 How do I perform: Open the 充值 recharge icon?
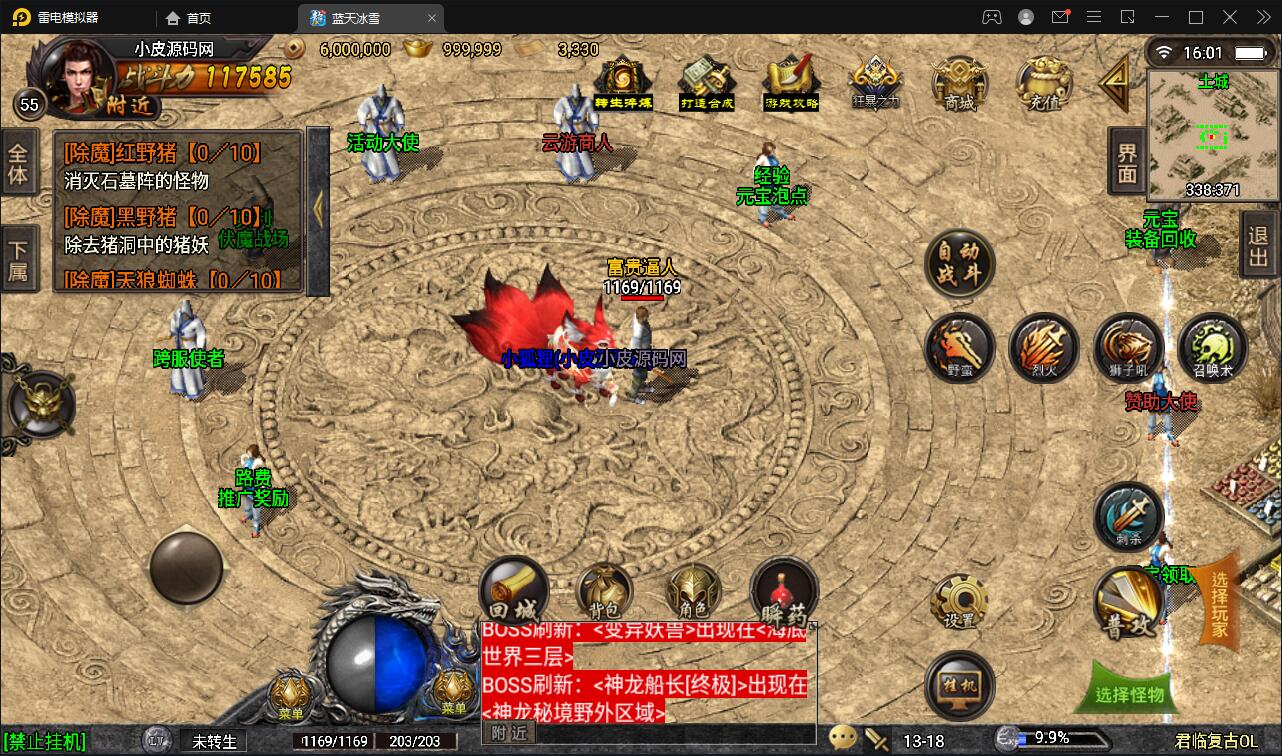coord(1043,85)
